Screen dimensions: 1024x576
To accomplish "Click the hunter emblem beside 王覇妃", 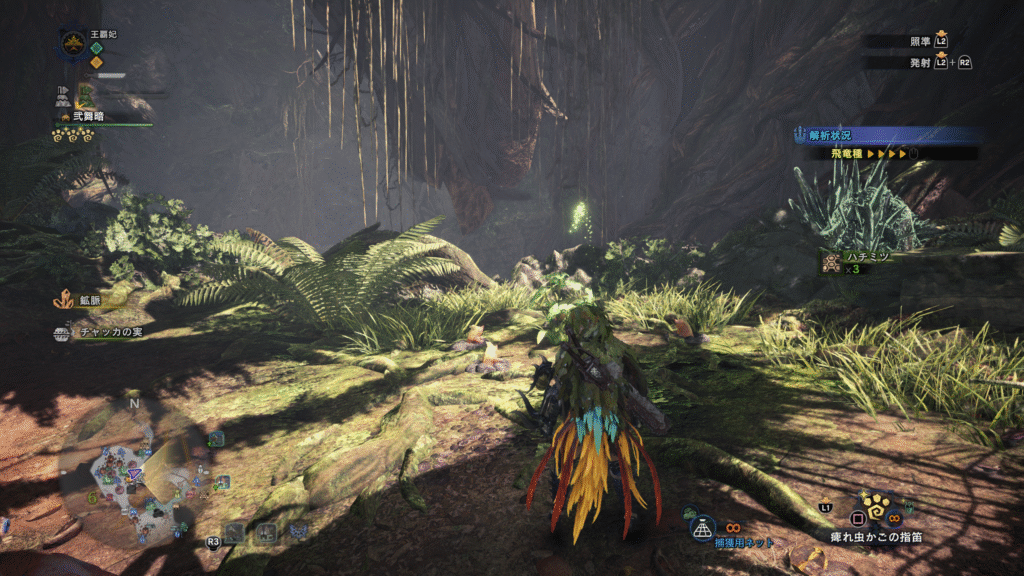I will (x=72, y=43).
